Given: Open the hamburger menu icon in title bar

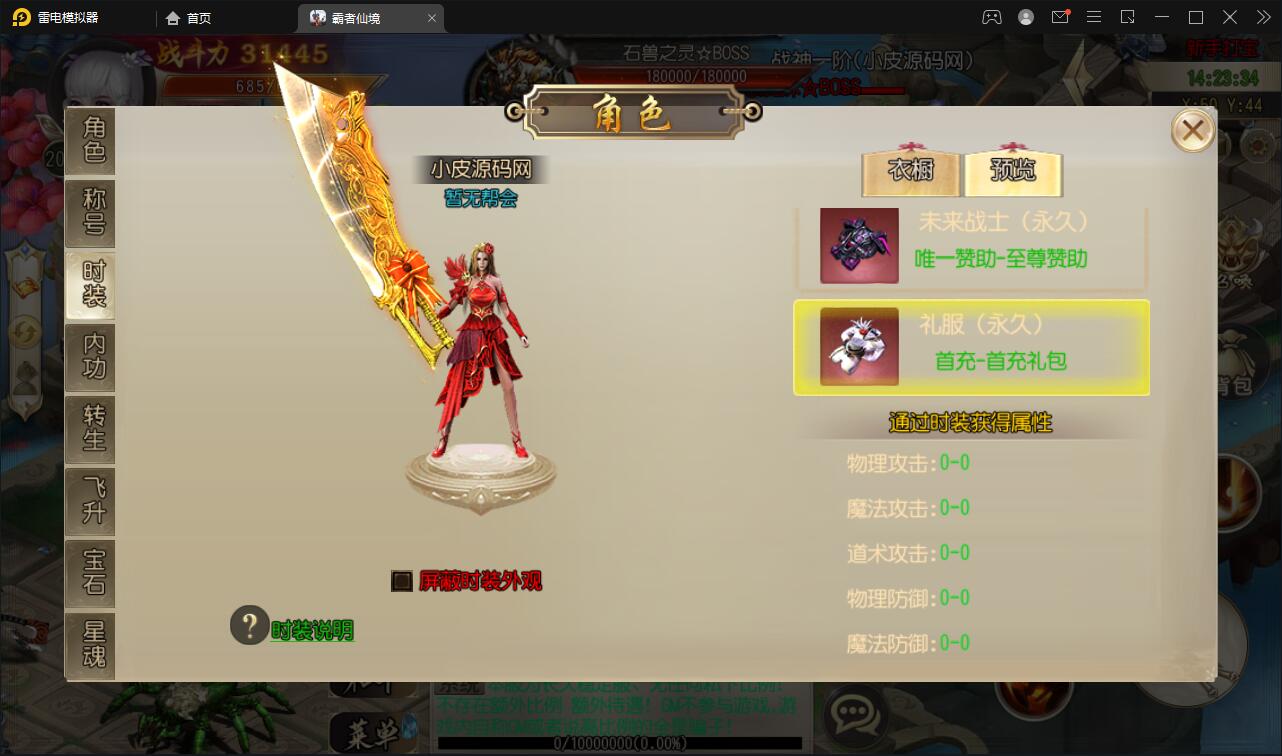Looking at the screenshot, I should 1094,17.
